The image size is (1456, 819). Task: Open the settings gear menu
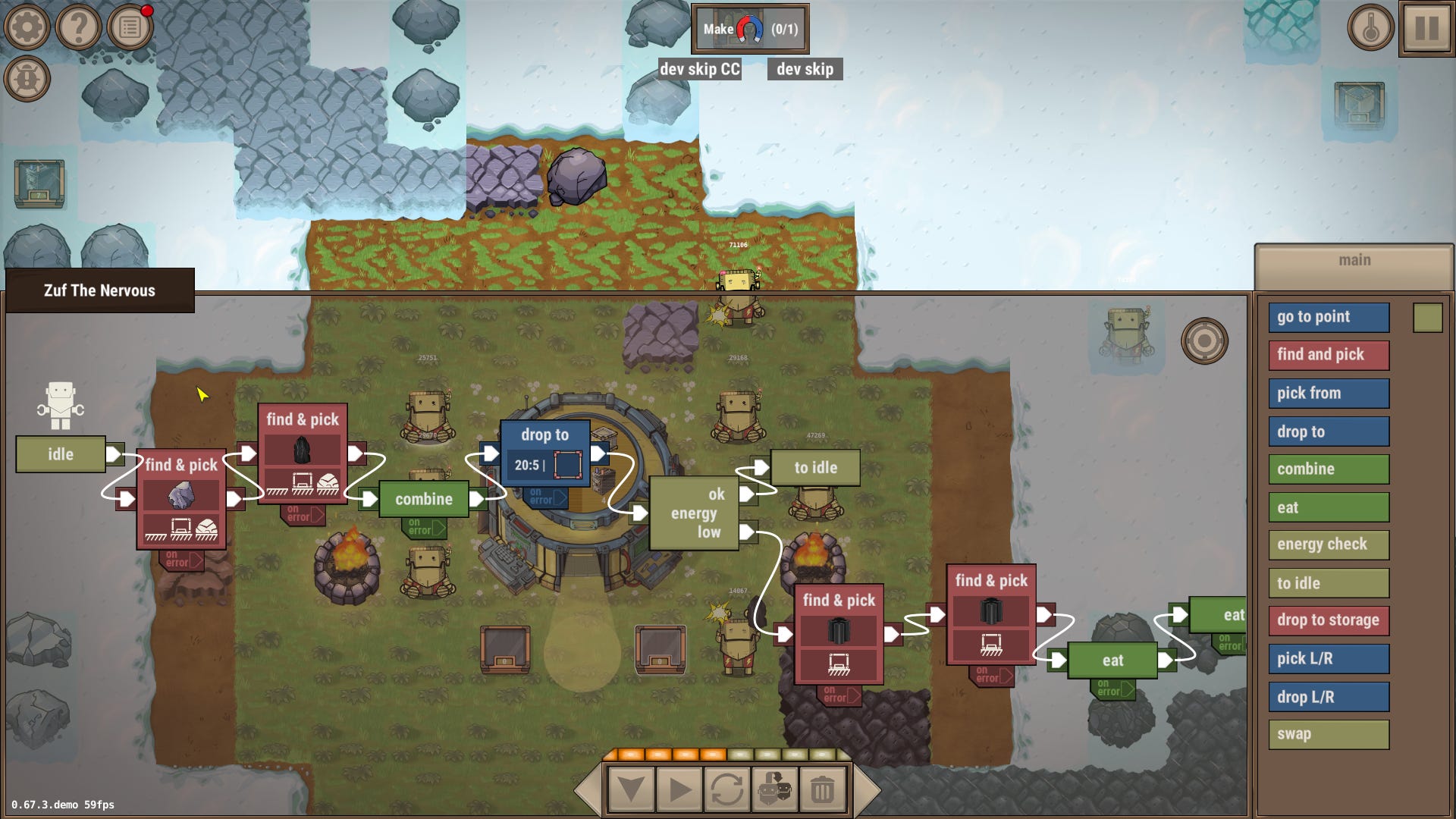click(27, 27)
